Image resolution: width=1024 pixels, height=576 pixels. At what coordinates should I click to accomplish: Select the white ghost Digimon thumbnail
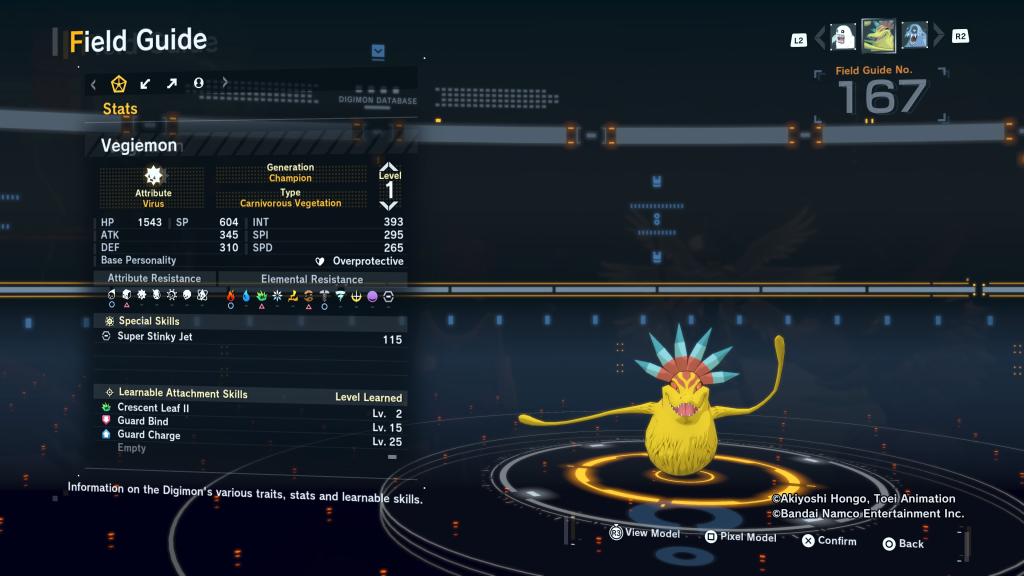click(x=843, y=37)
